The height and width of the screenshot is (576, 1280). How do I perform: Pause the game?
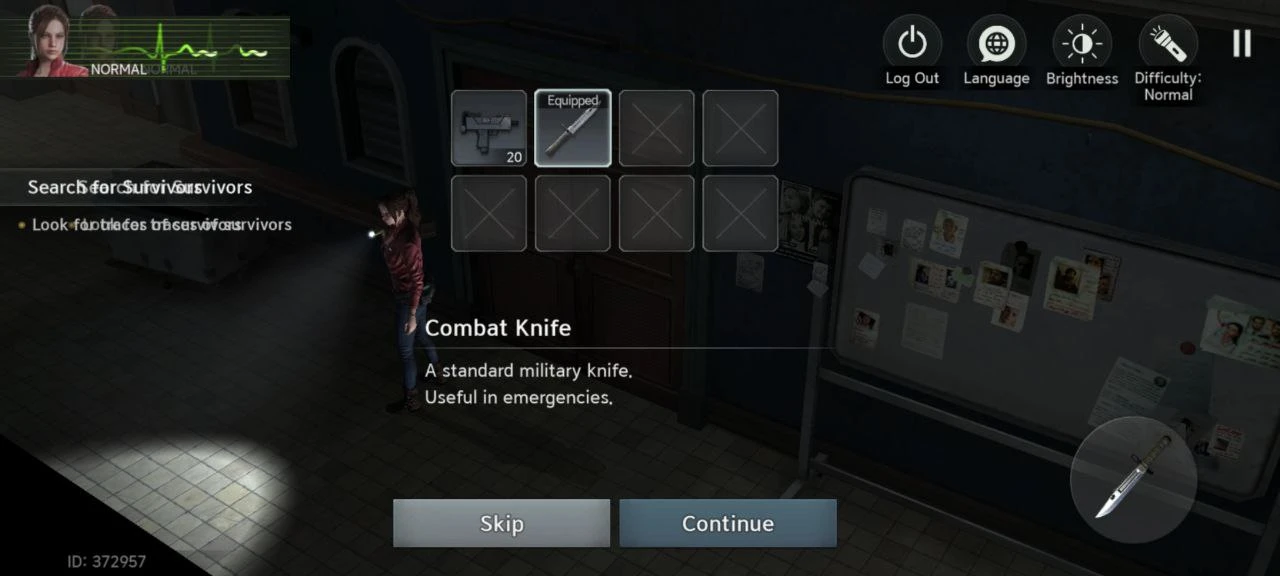pyautogui.click(x=1242, y=43)
